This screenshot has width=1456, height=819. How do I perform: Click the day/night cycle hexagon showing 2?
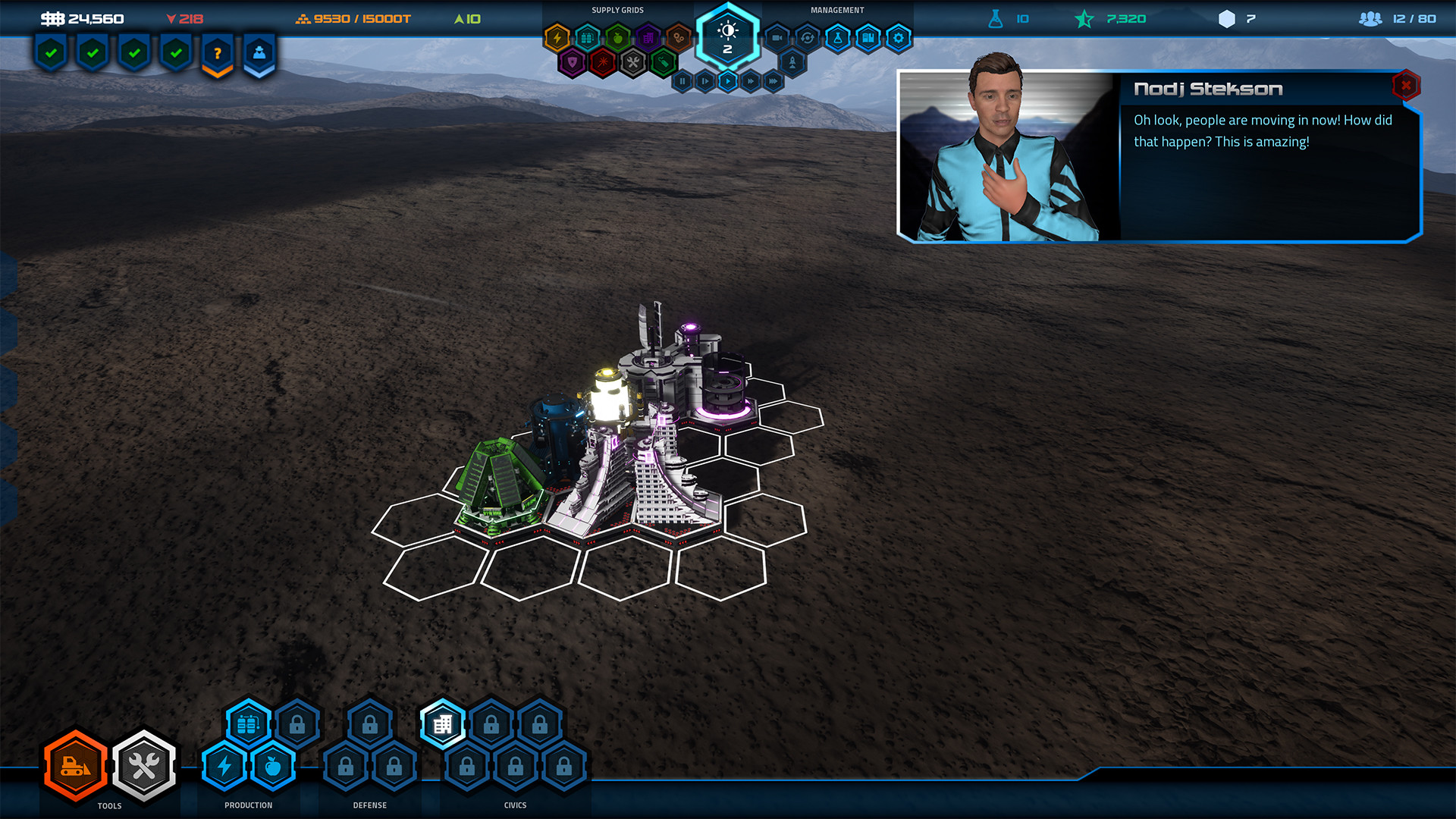point(728,36)
